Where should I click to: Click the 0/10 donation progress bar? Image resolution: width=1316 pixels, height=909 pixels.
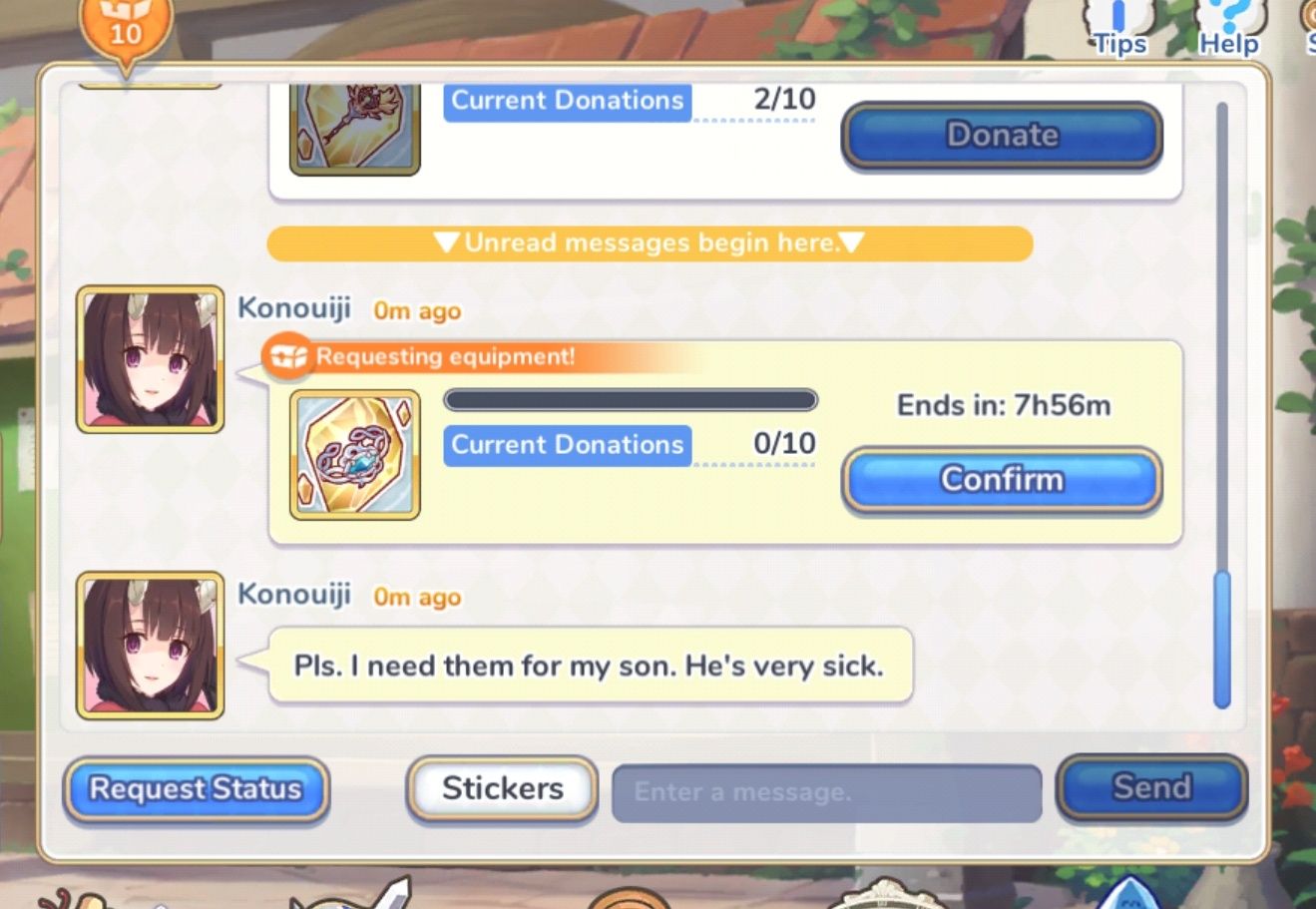(x=631, y=400)
